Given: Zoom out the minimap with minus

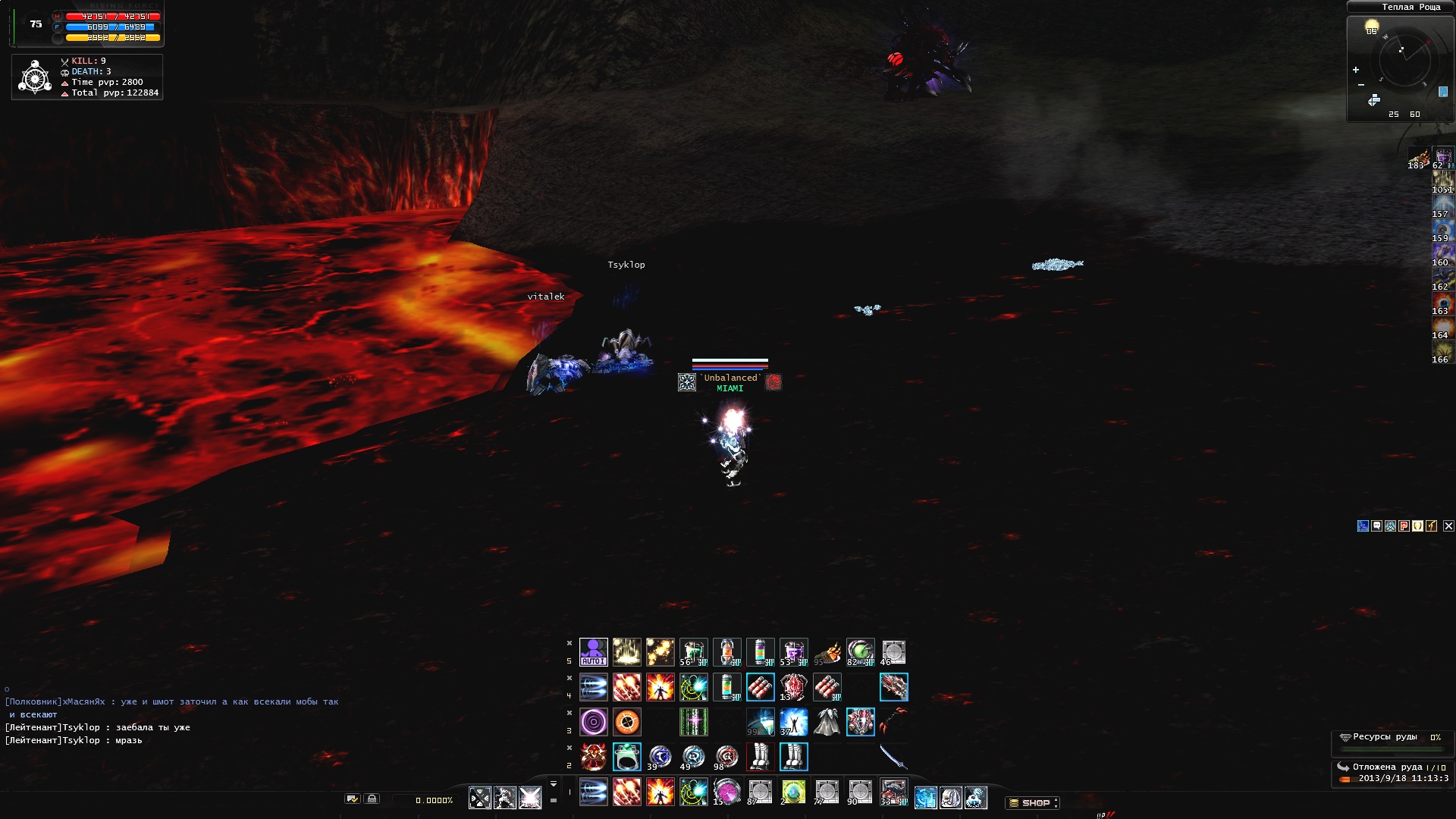Looking at the screenshot, I should 1361,85.
